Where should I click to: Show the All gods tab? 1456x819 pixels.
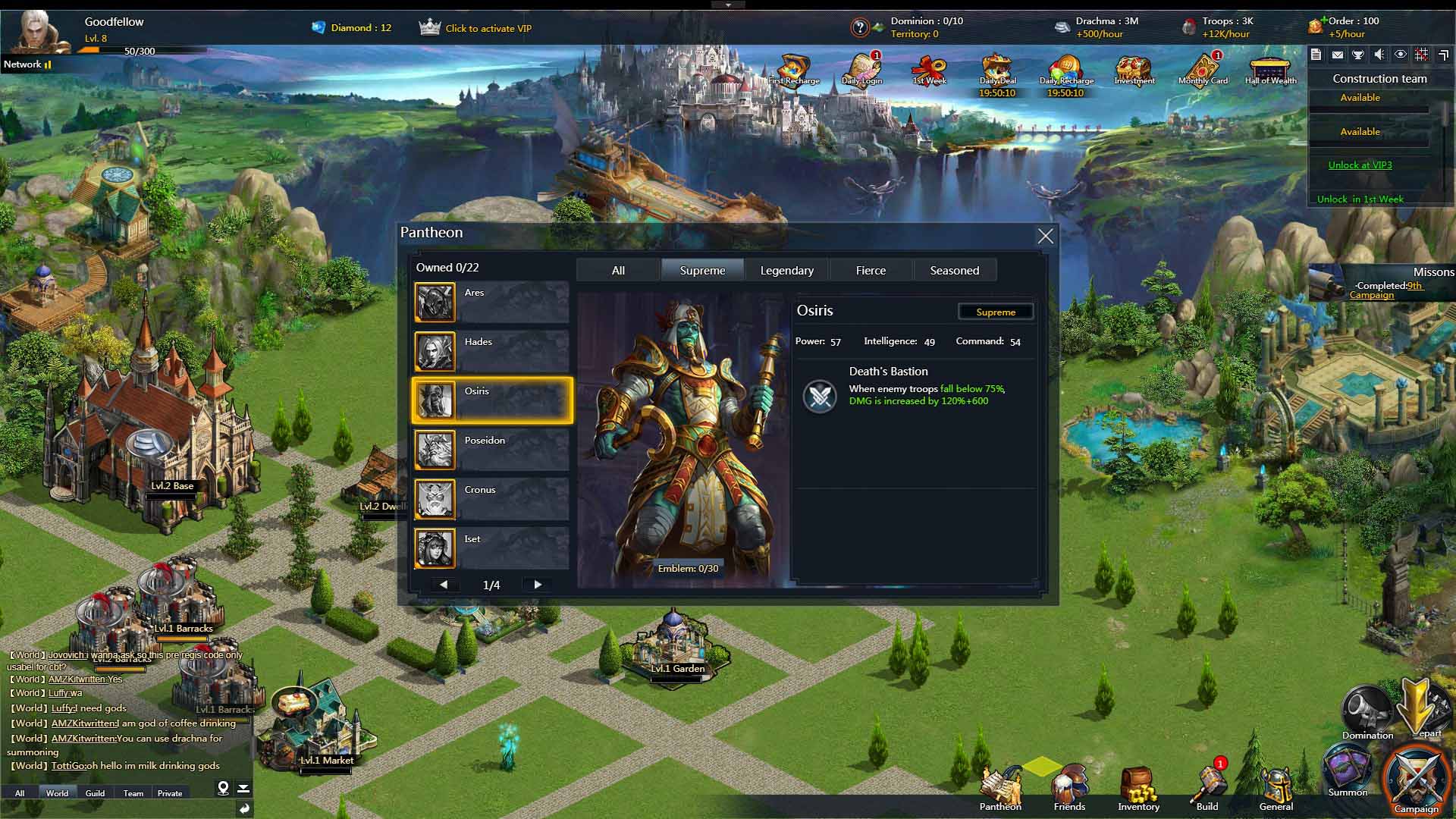[x=618, y=271]
